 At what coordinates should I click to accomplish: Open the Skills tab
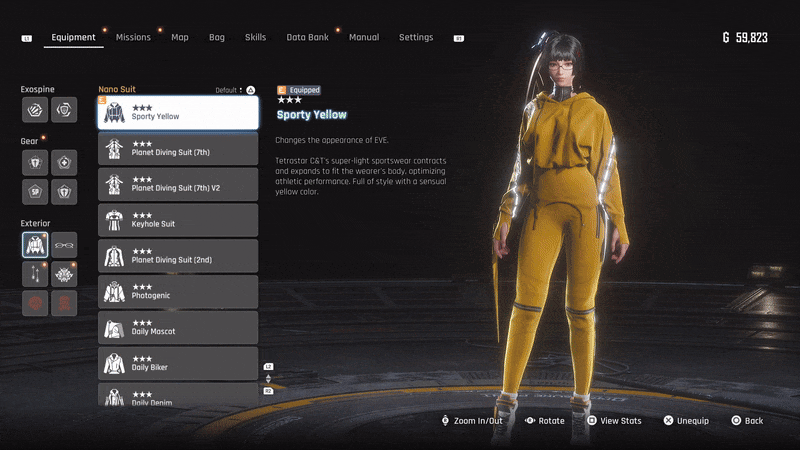coord(255,38)
